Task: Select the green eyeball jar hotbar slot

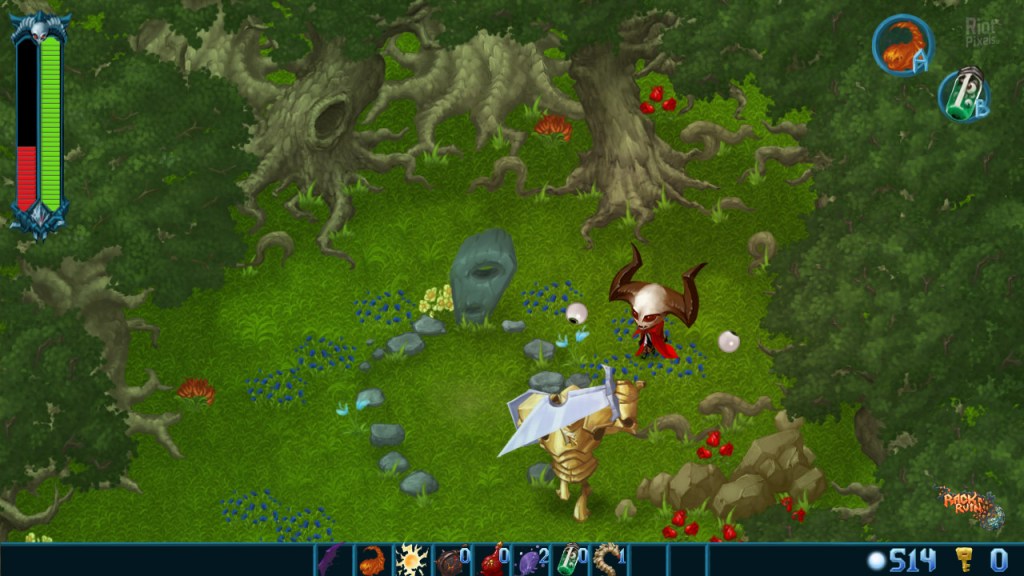Action: coord(569,559)
